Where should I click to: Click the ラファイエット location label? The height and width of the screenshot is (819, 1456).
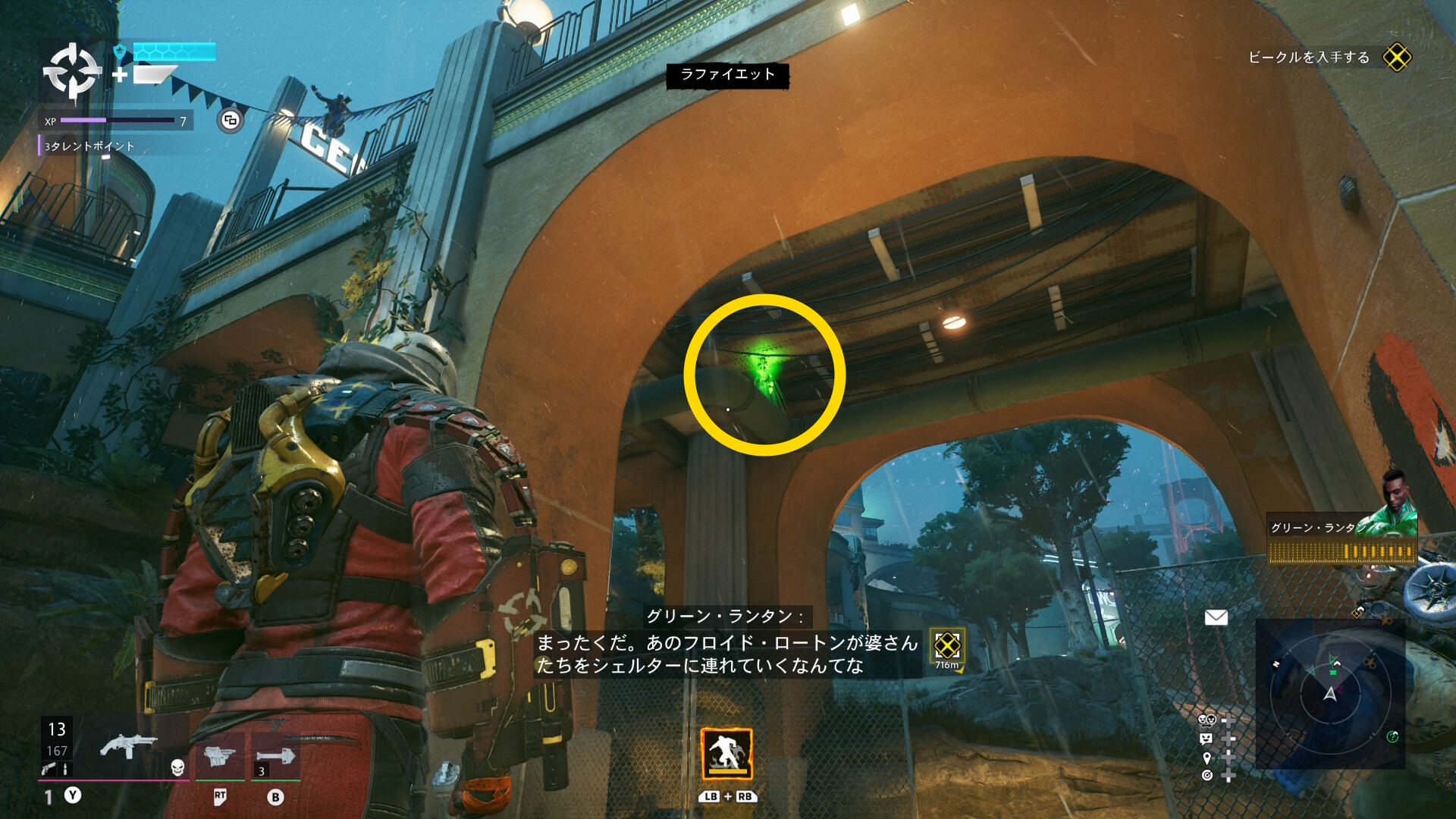point(727,74)
